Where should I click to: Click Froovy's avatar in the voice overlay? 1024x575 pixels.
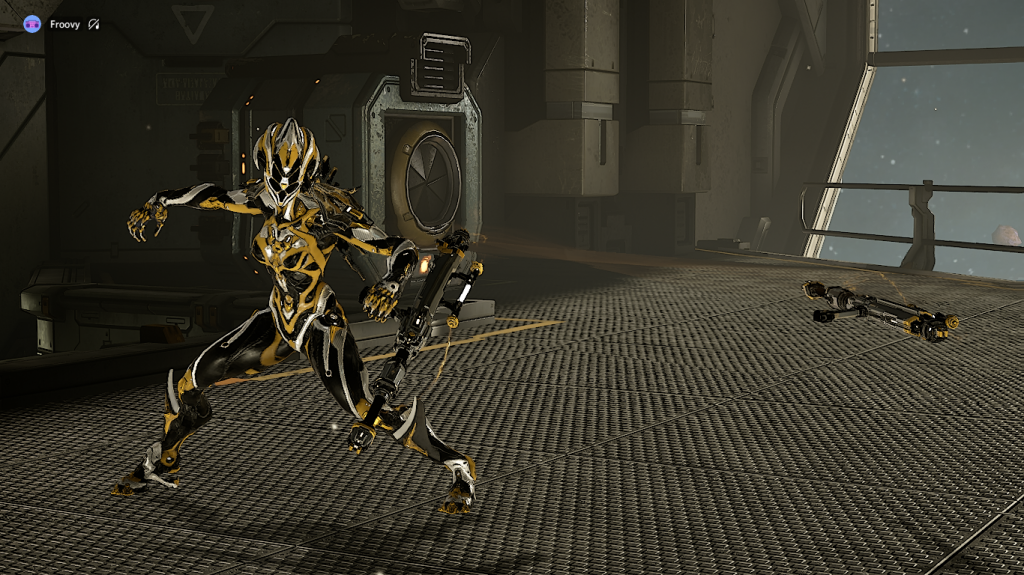click(x=32, y=24)
